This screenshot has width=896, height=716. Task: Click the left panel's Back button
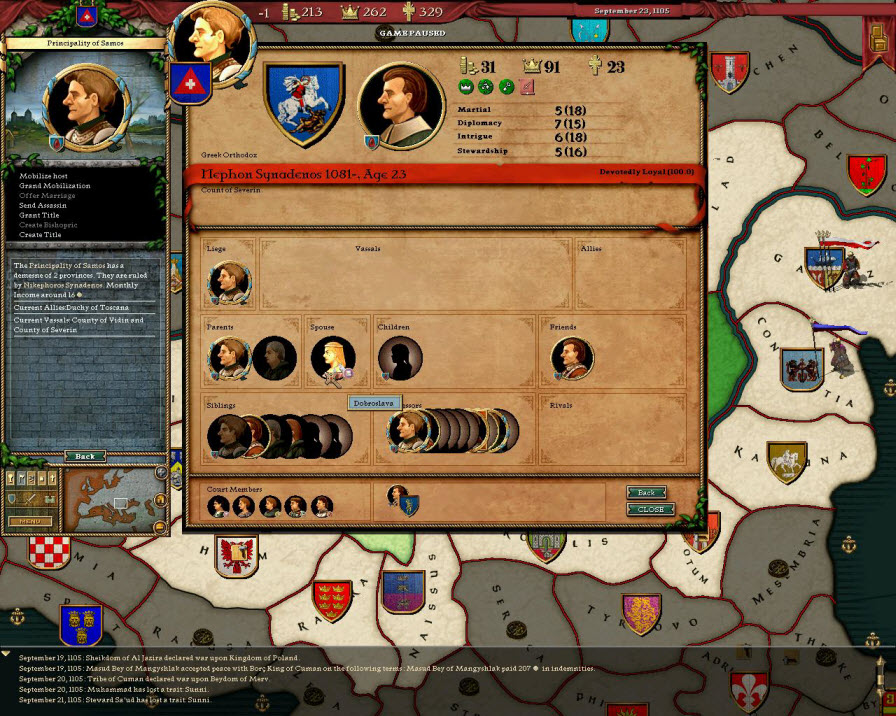click(85, 456)
